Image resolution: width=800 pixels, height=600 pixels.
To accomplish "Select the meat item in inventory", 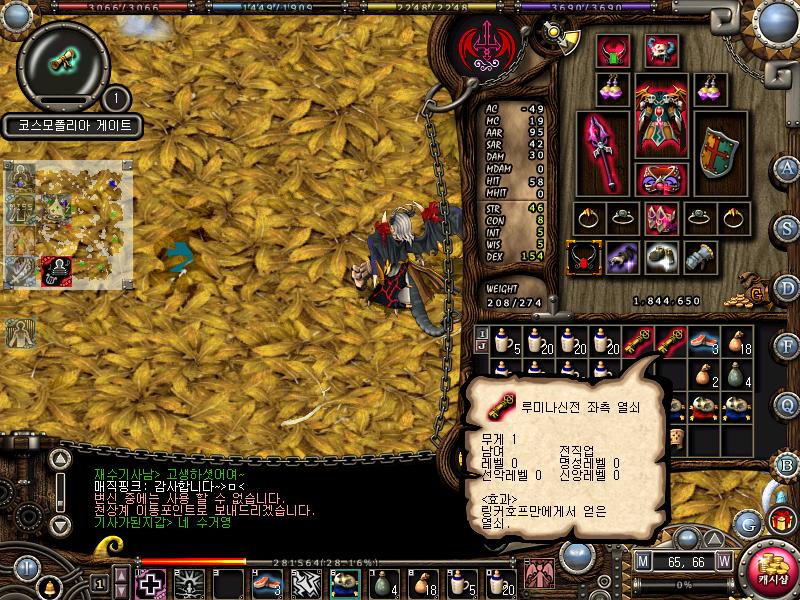I will tap(702, 343).
